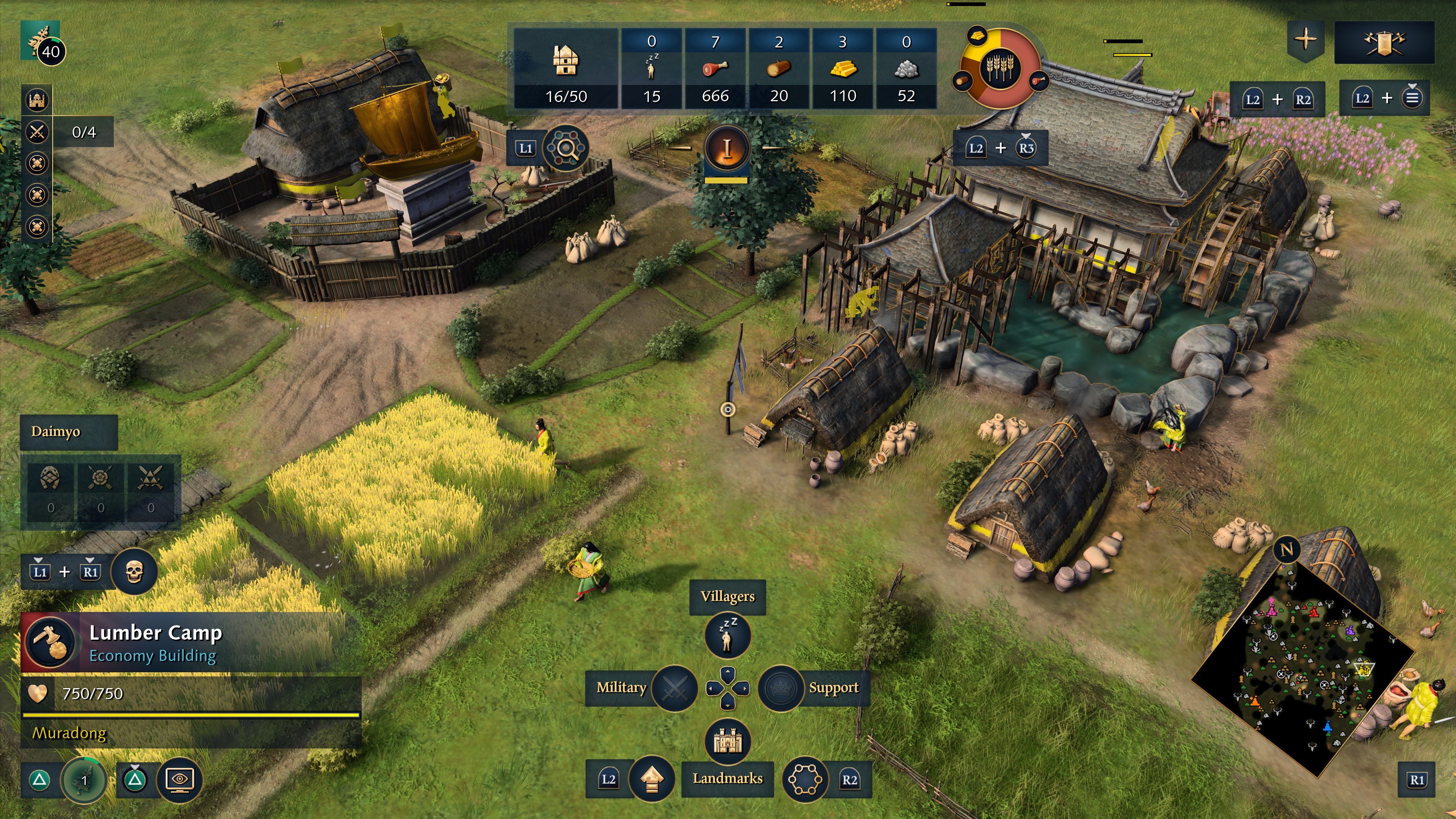Open the crossed-arrows shield military panel

[1384, 42]
